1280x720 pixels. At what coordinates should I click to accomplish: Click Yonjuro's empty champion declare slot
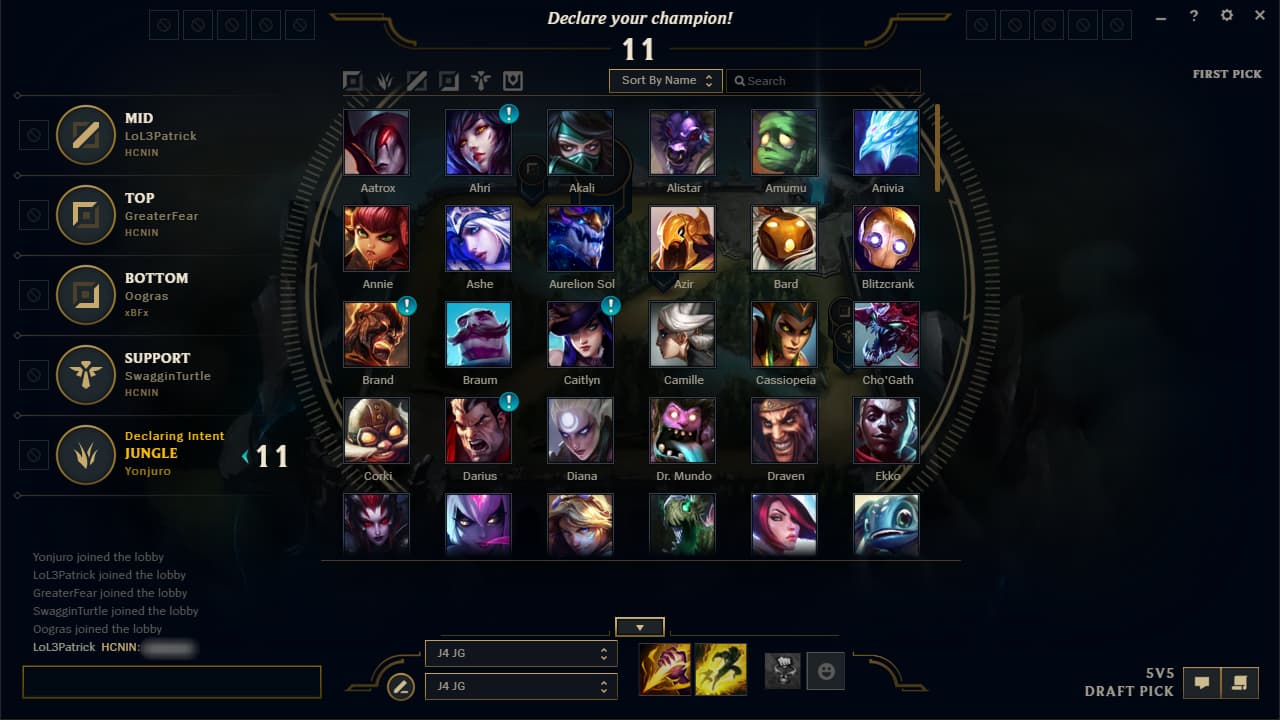point(33,456)
